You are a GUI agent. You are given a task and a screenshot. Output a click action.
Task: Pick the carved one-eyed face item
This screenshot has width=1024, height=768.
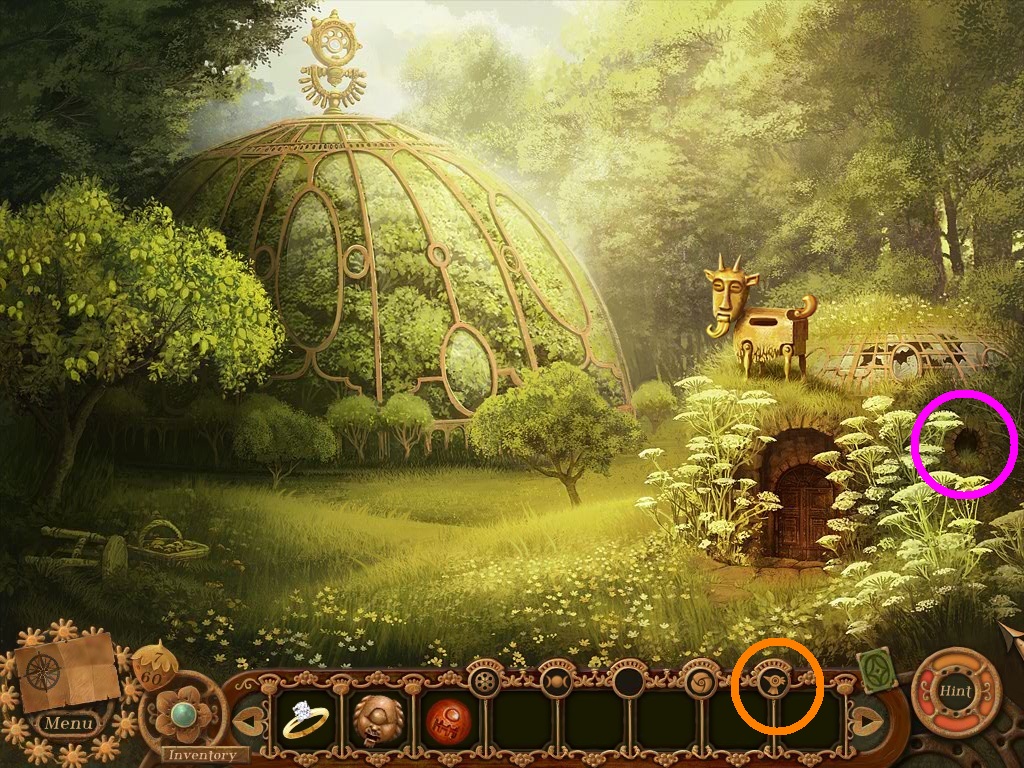(376, 718)
